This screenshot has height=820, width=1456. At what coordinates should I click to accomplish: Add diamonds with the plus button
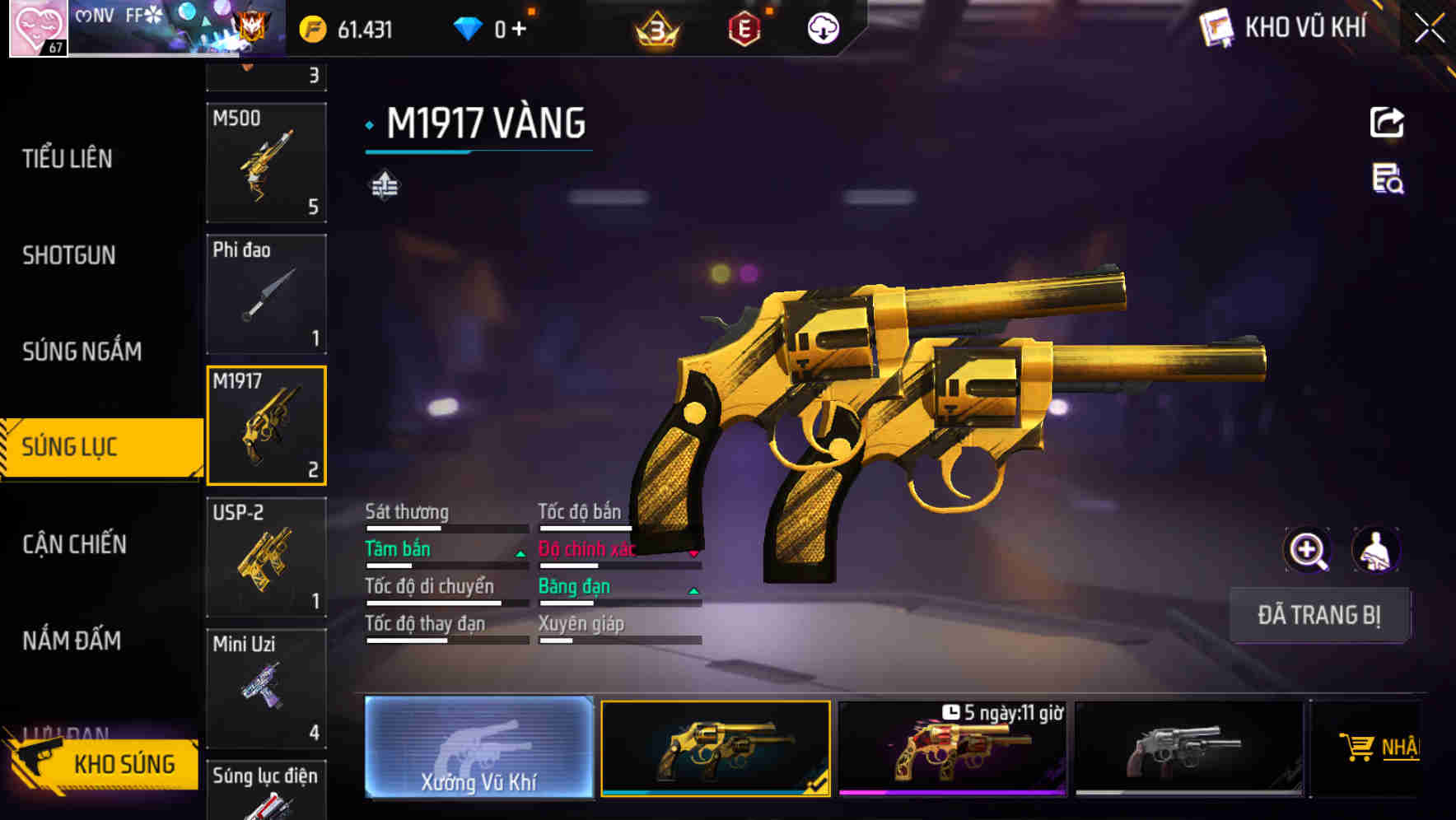pyautogui.click(x=519, y=30)
